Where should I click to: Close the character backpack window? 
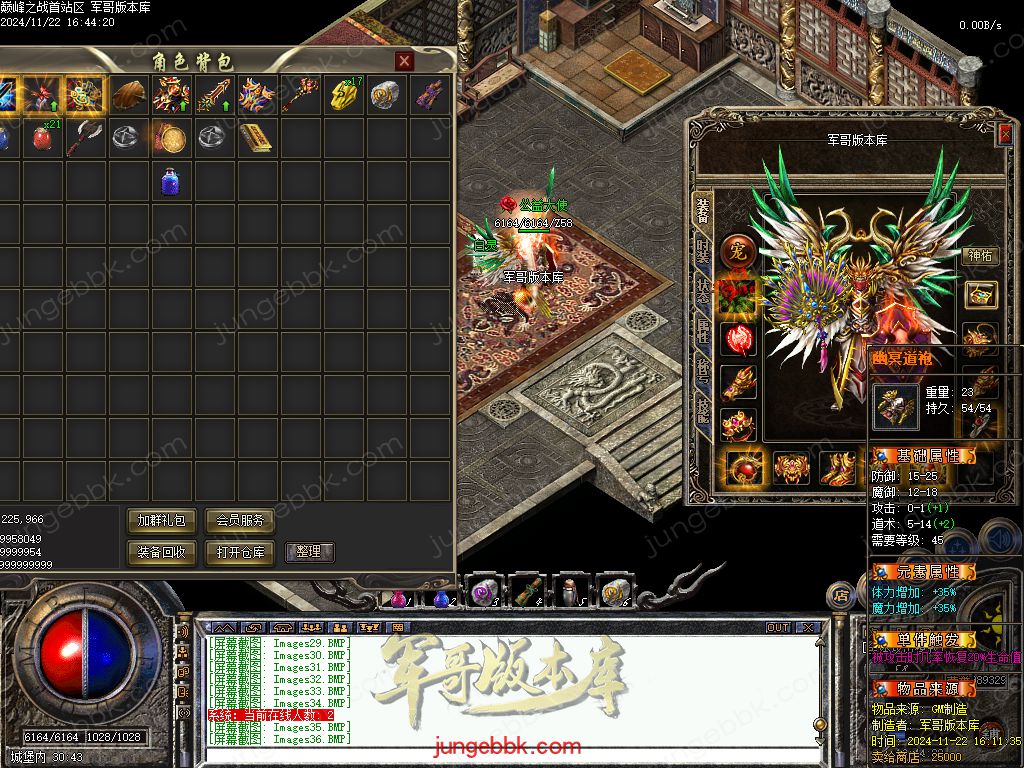point(404,61)
